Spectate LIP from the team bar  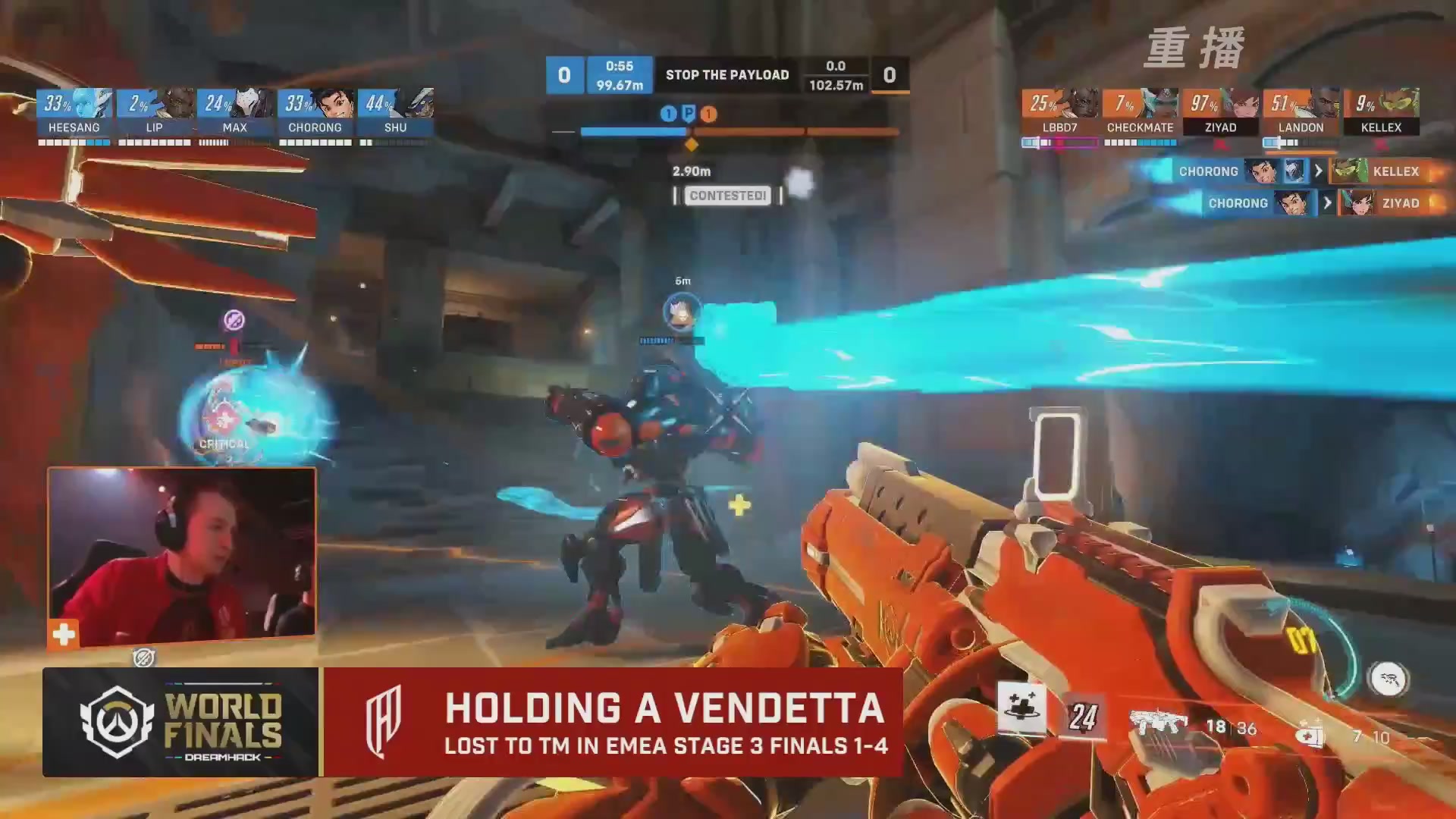[x=155, y=112]
